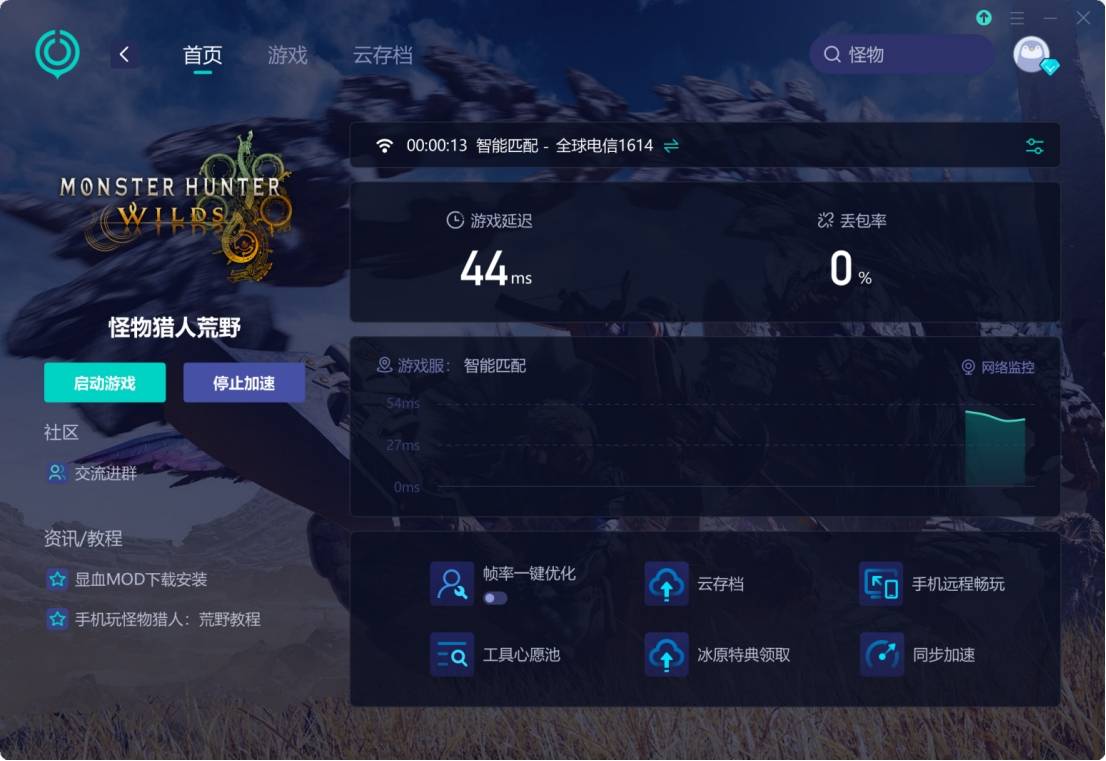The image size is (1106, 761).
Task: Open node settings via the sliders icon
Action: tap(1035, 146)
